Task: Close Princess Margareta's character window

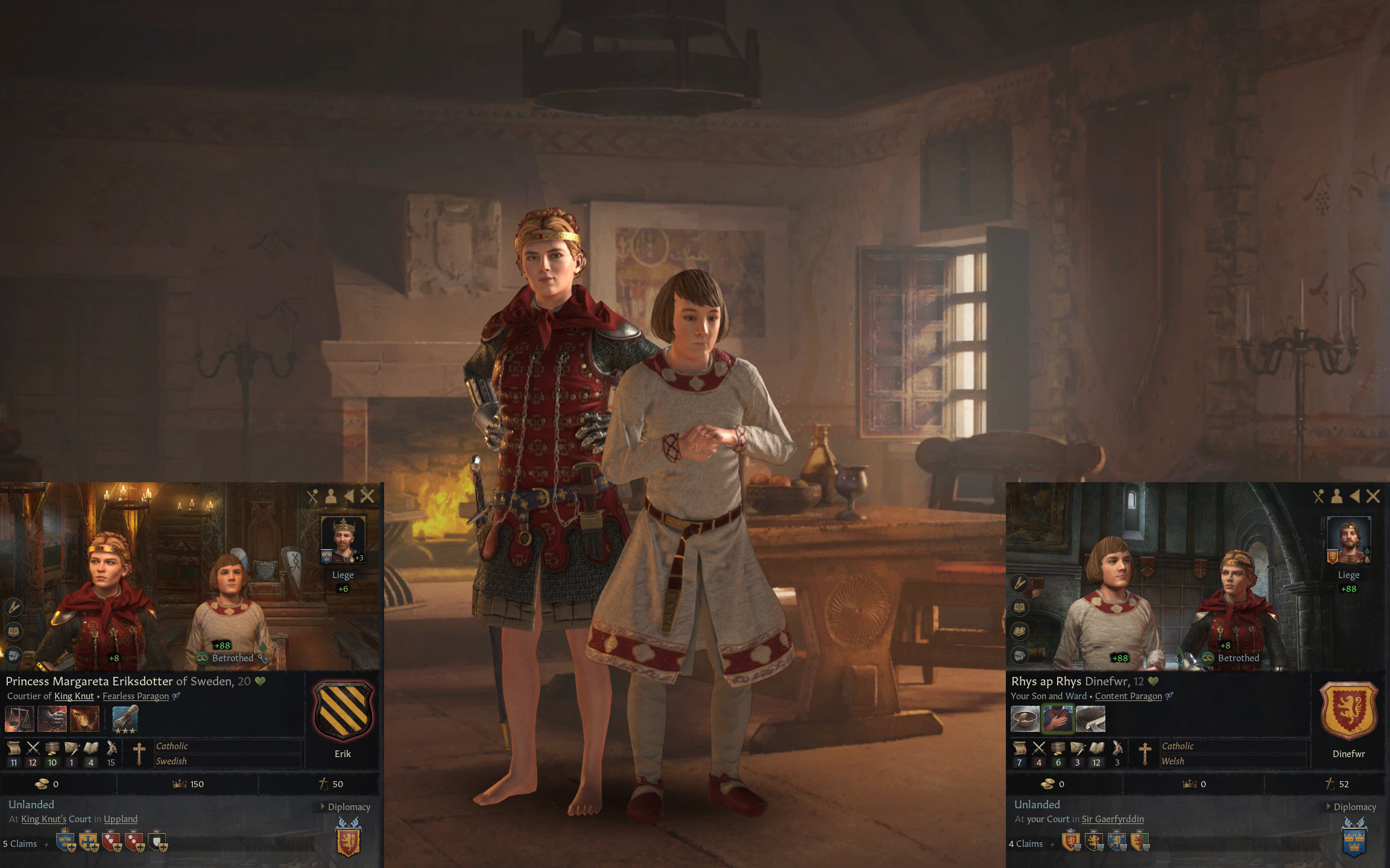Action: pyautogui.click(x=367, y=496)
